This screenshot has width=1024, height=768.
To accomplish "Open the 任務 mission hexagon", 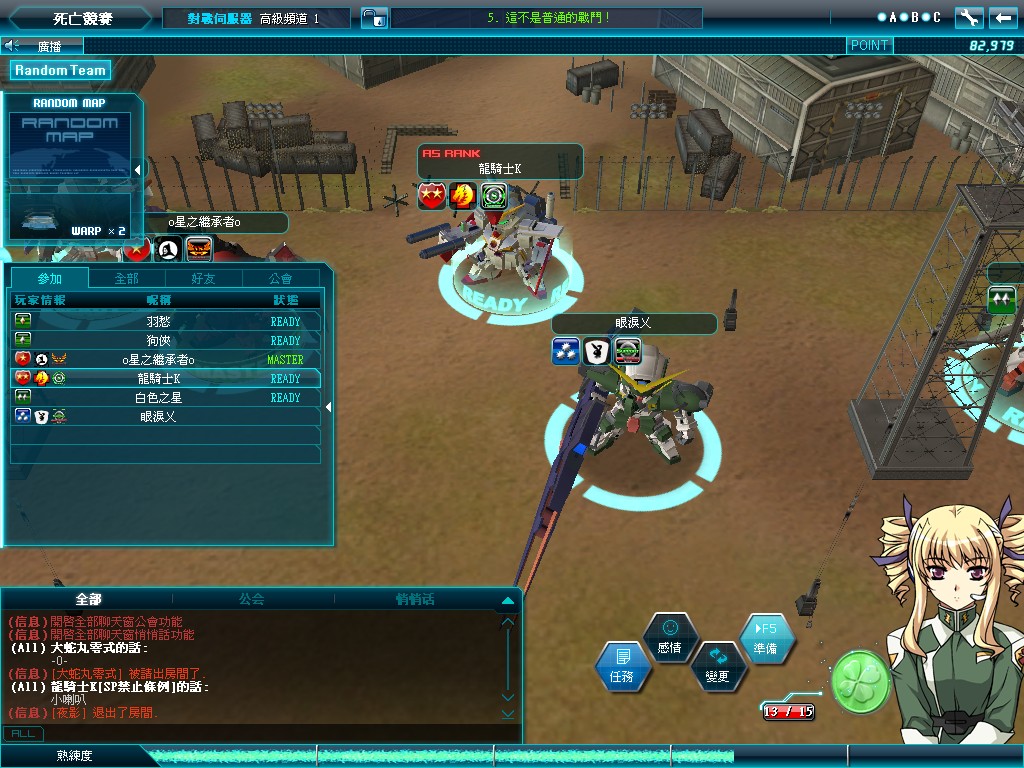I will 622,667.
